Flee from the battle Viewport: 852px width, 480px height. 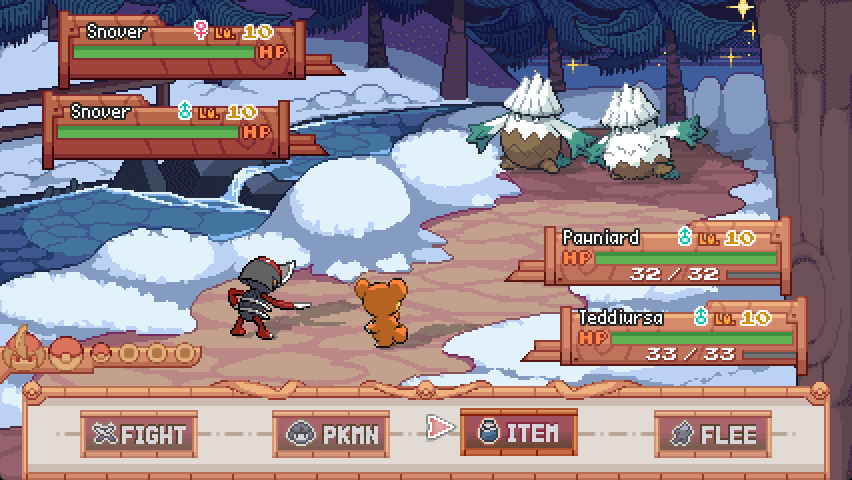(711, 434)
